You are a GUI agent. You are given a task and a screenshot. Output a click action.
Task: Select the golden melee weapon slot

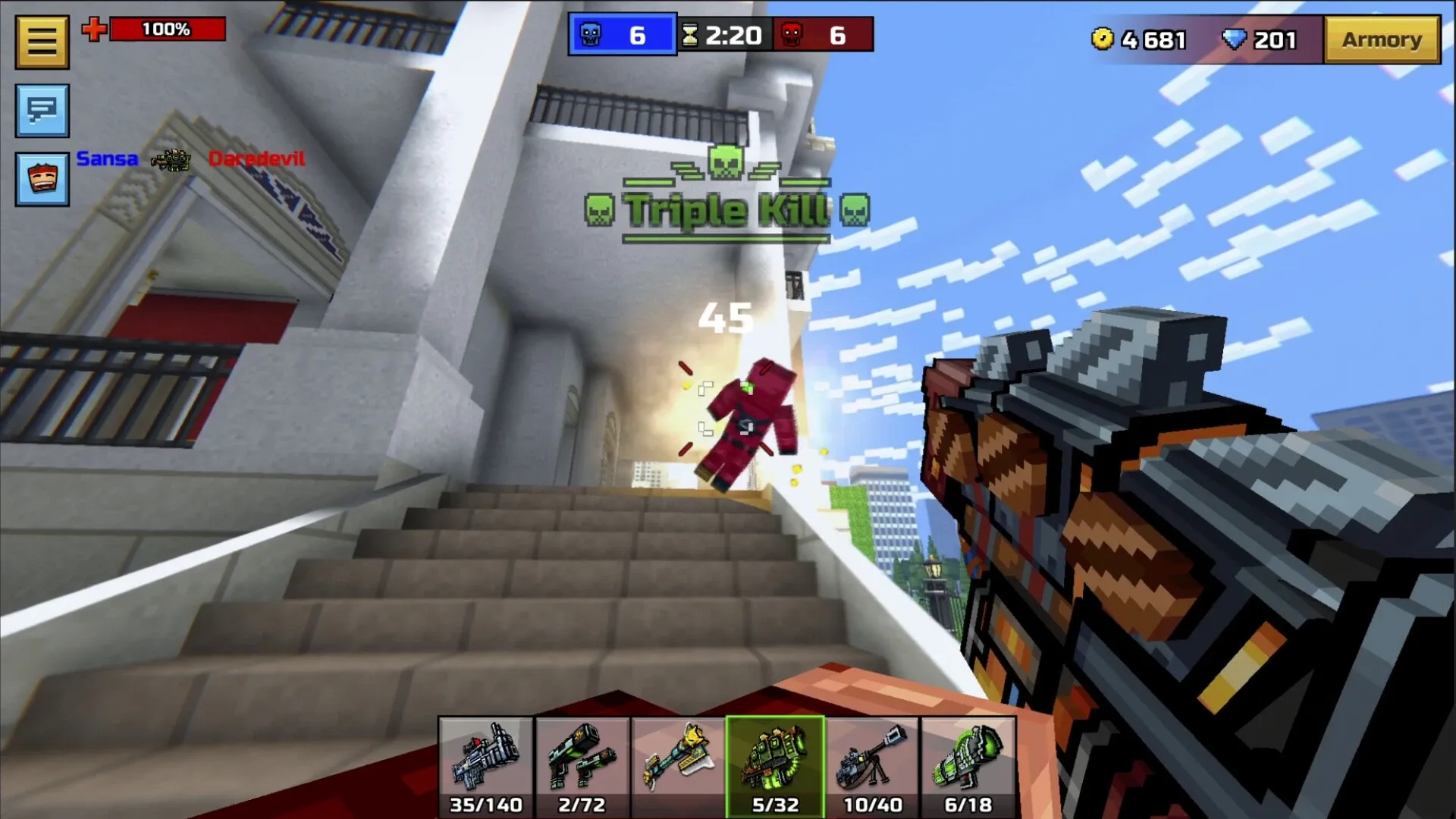coord(679,766)
